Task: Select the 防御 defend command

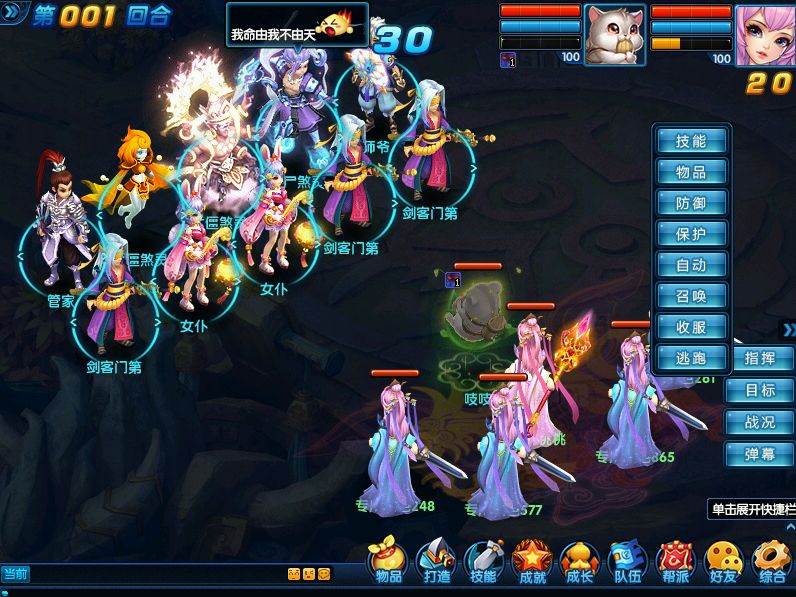Action: [x=691, y=204]
